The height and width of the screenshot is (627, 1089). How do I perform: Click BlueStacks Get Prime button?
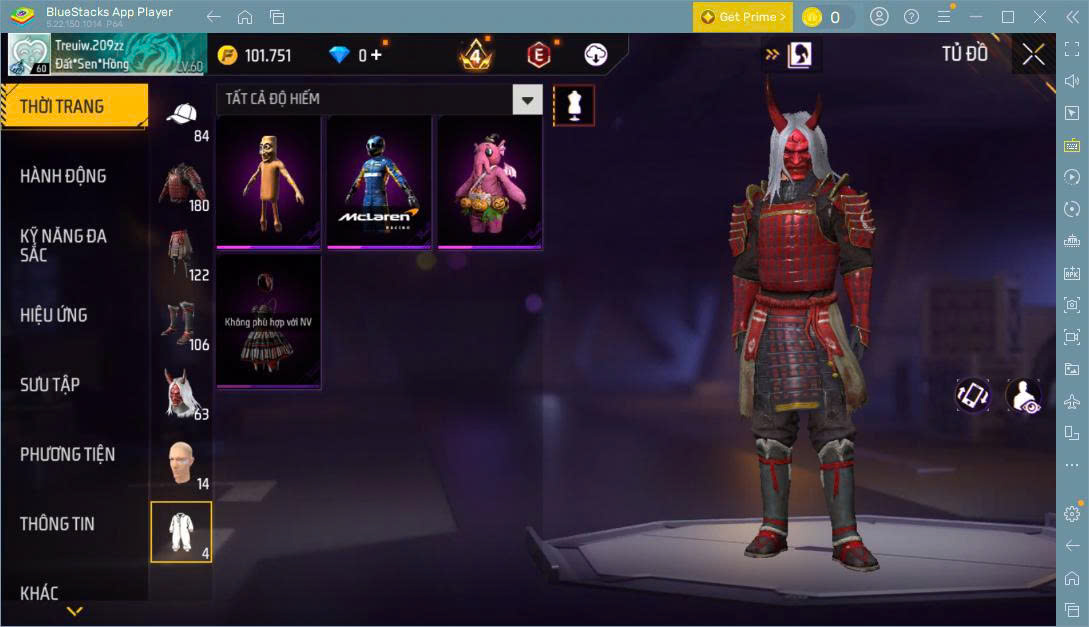coord(742,17)
